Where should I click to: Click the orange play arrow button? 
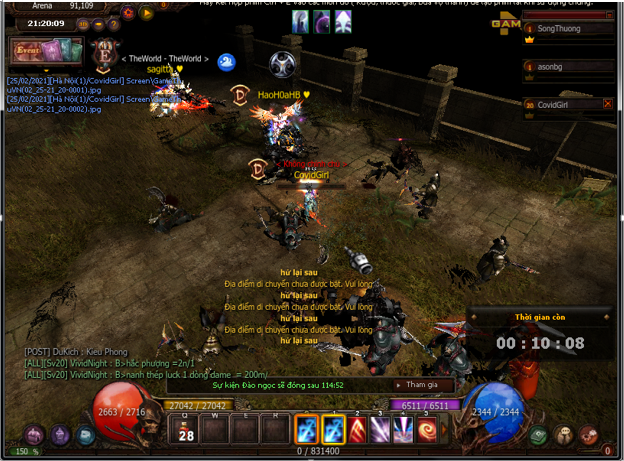coord(146,14)
